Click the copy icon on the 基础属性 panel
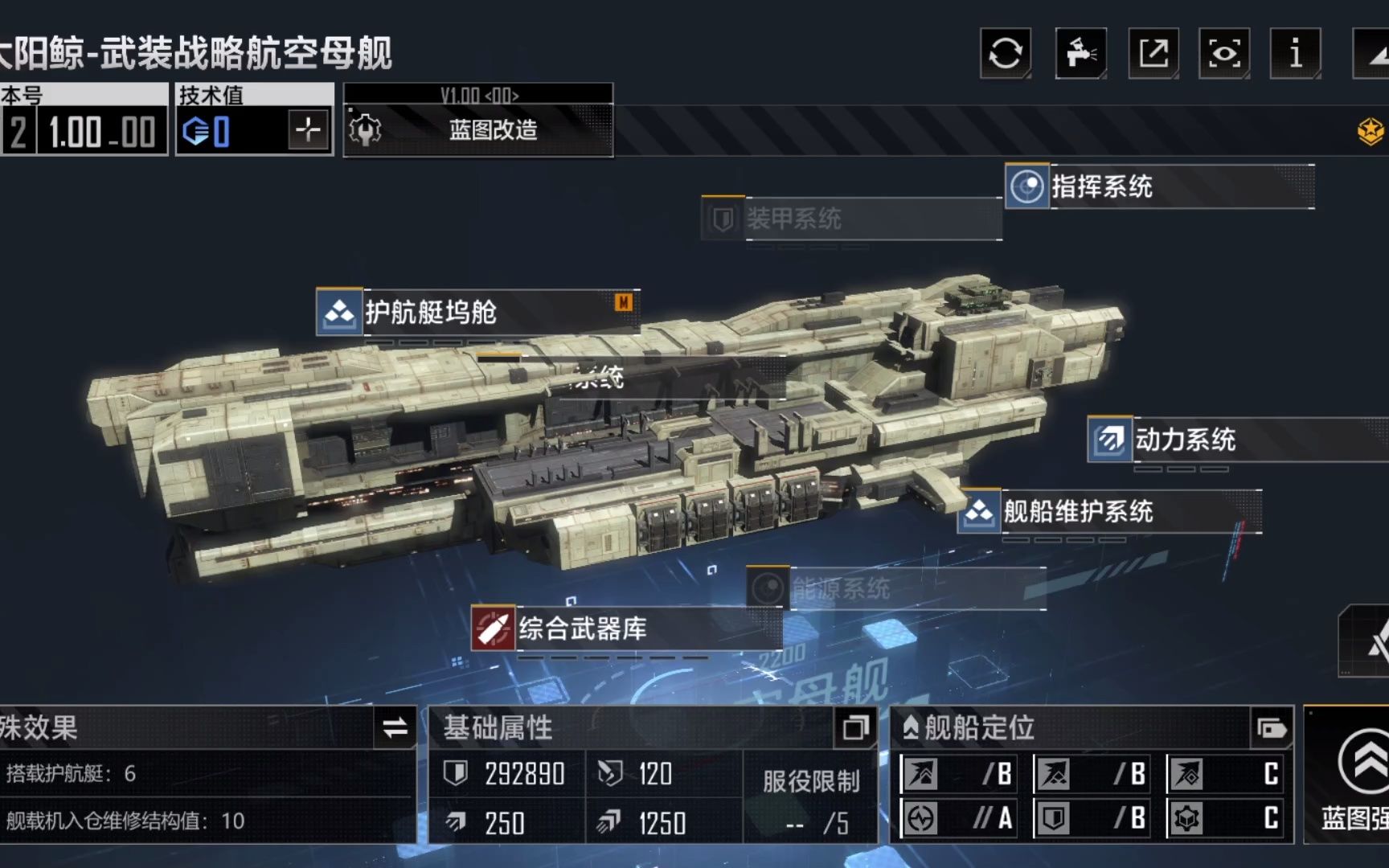Viewport: 1389px width, 868px height. pos(857,730)
